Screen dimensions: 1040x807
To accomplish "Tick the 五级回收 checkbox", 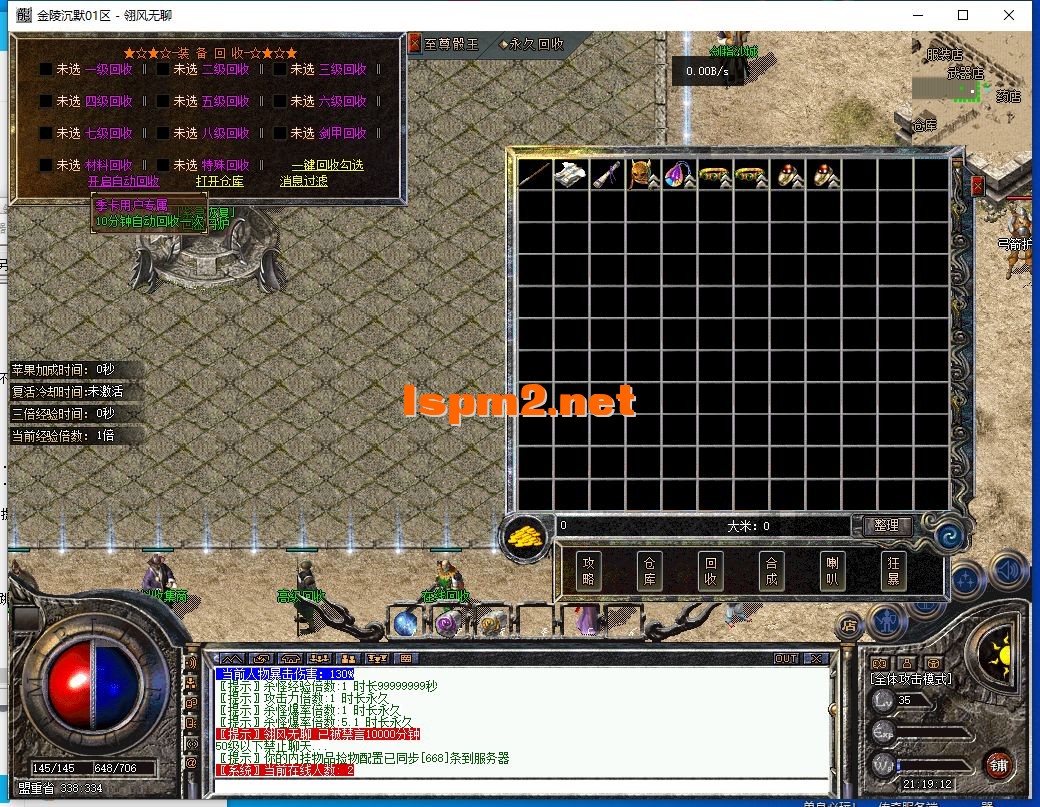I will (x=163, y=102).
